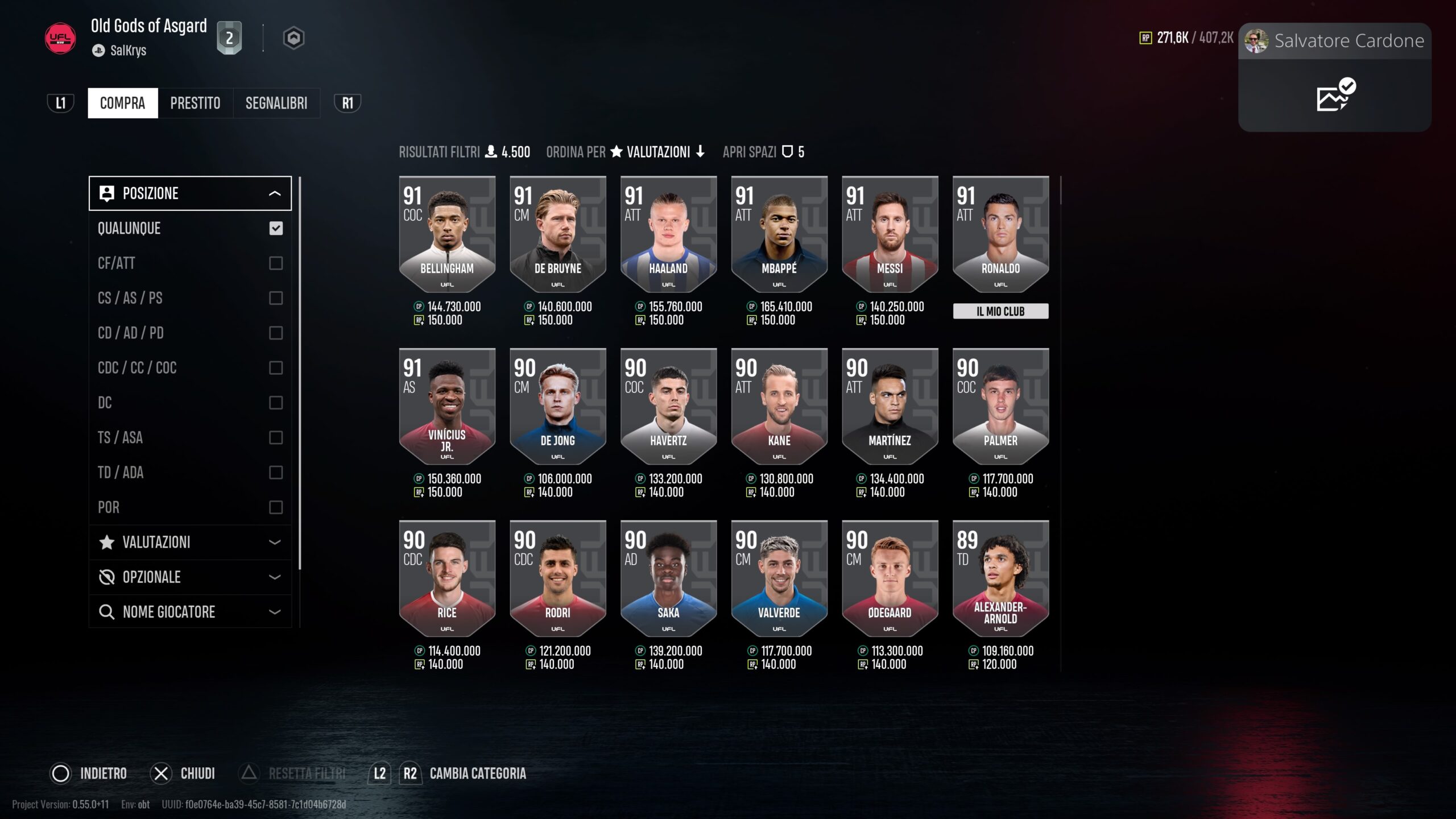The image size is (1456, 819).
Task: Toggle the QUALUNQUE position checkbox
Action: [x=276, y=229]
